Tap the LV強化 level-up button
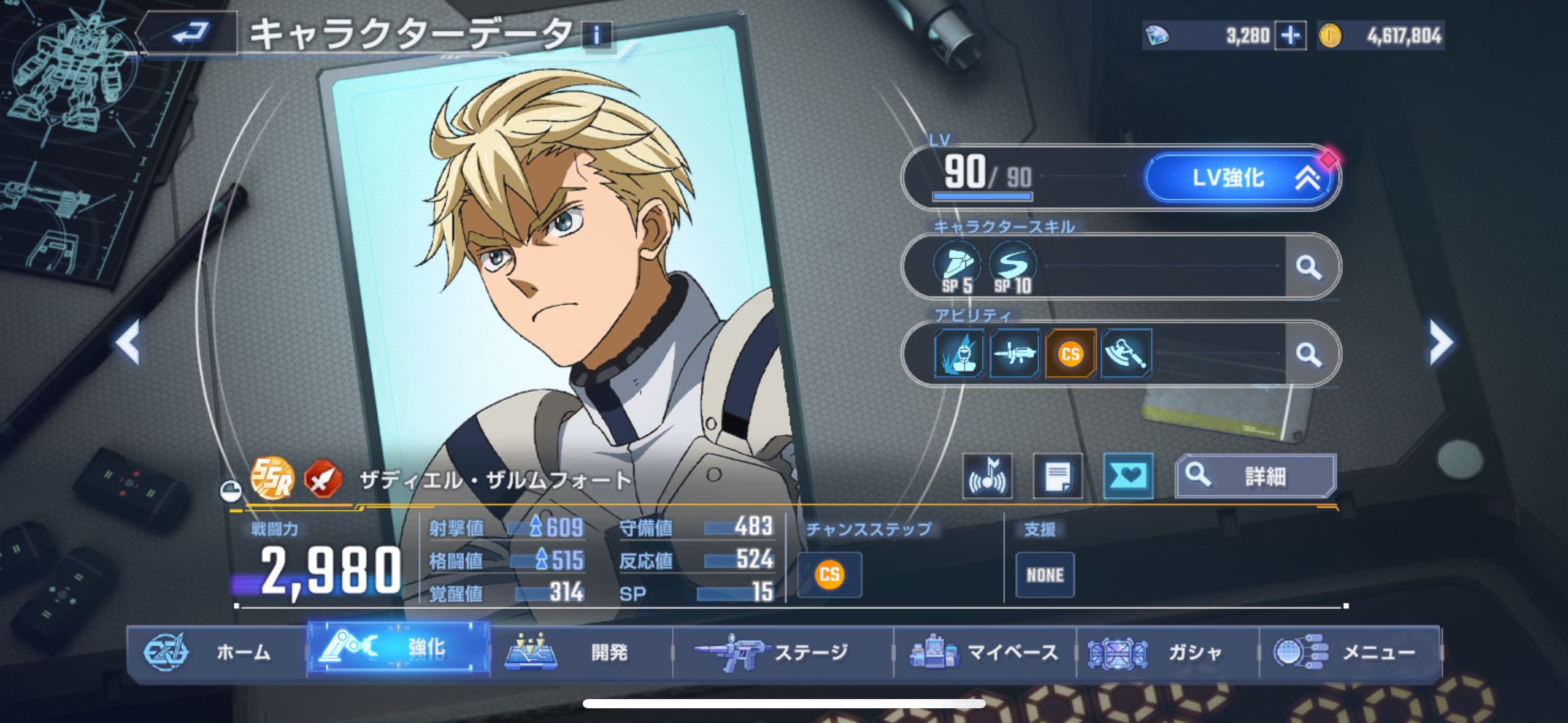This screenshot has height=723, width=1568. pos(1240,178)
